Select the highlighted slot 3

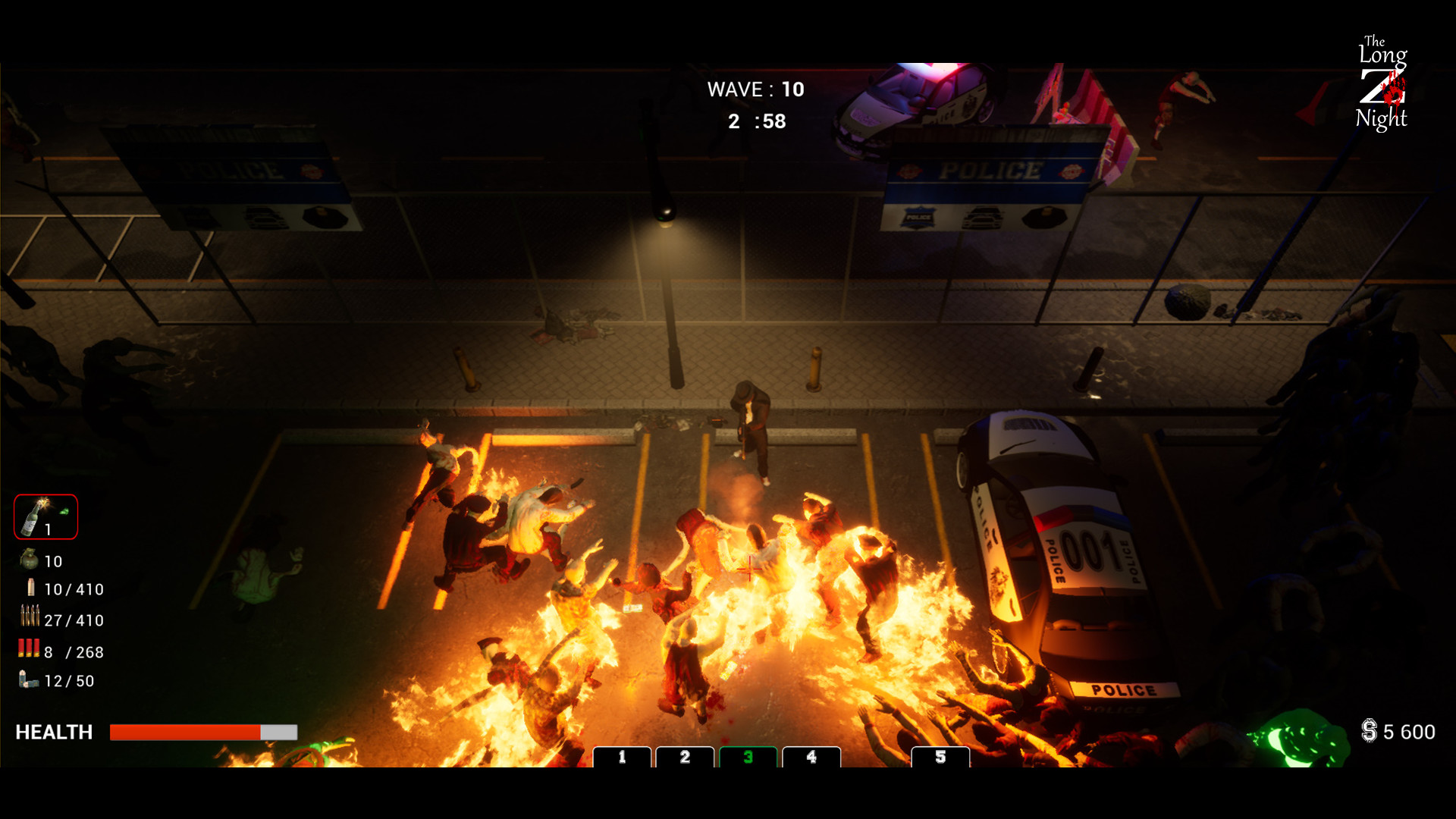pyautogui.click(x=749, y=757)
